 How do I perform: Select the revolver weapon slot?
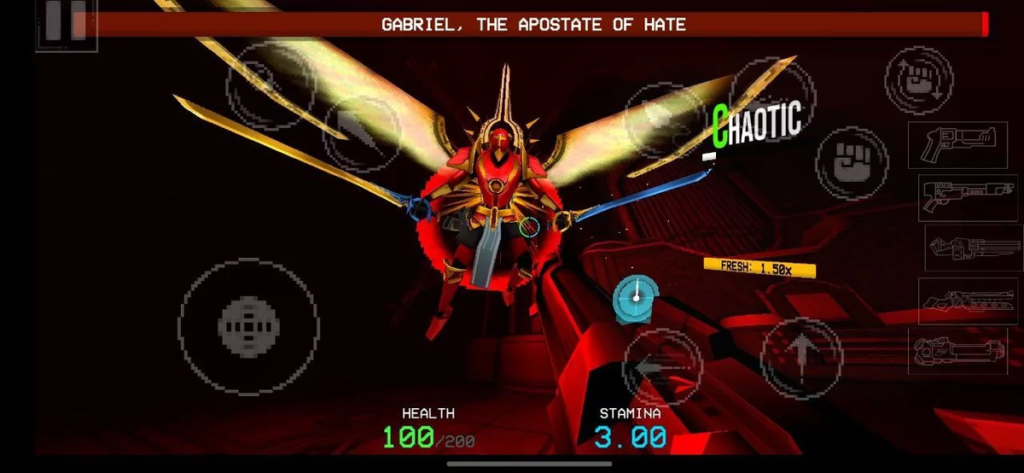pos(957,145)
